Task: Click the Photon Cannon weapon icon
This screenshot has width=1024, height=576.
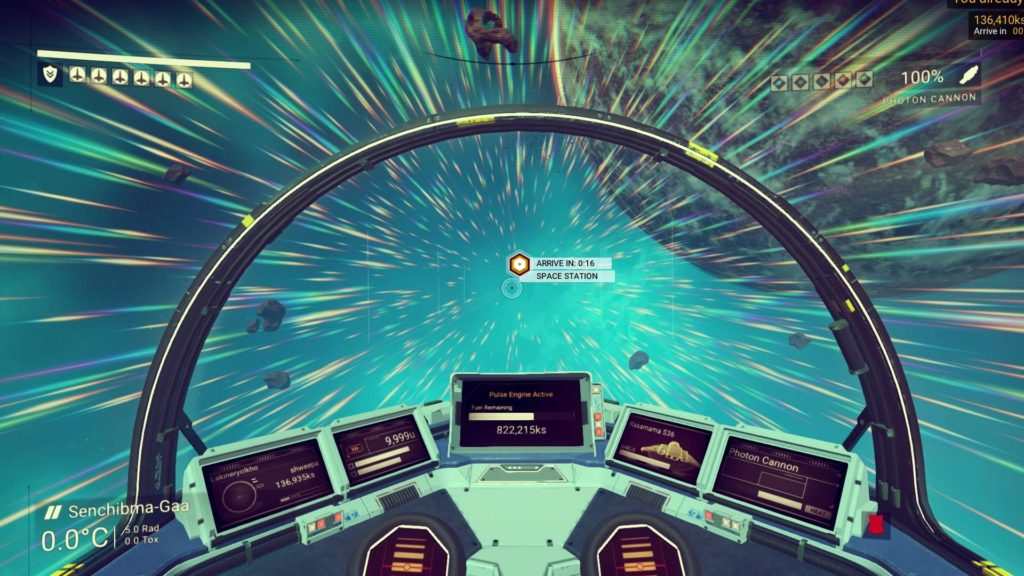Action: click(967, 76)
